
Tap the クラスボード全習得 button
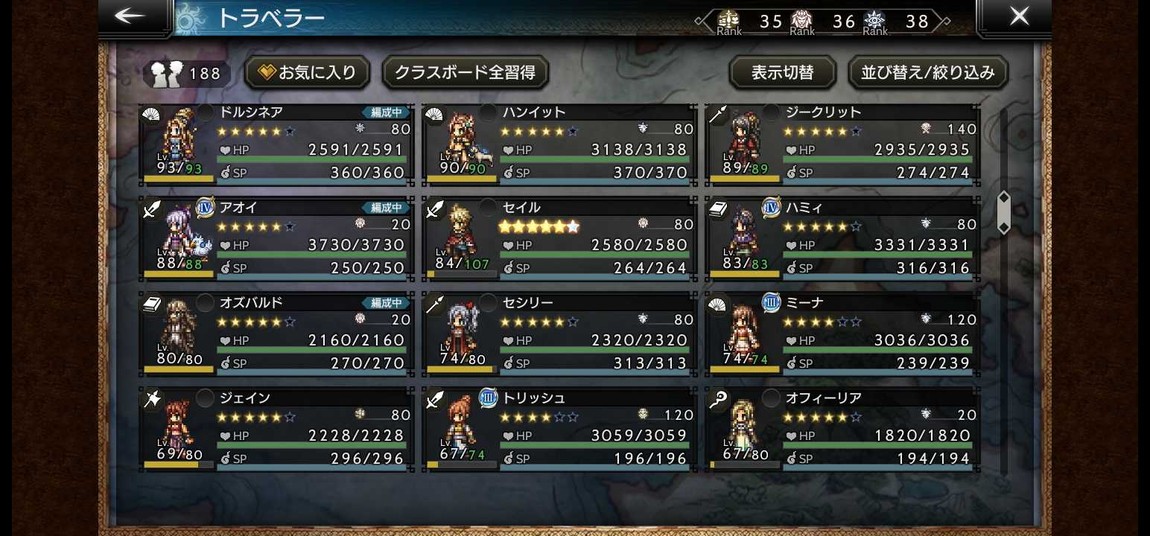tap(465, 73)
